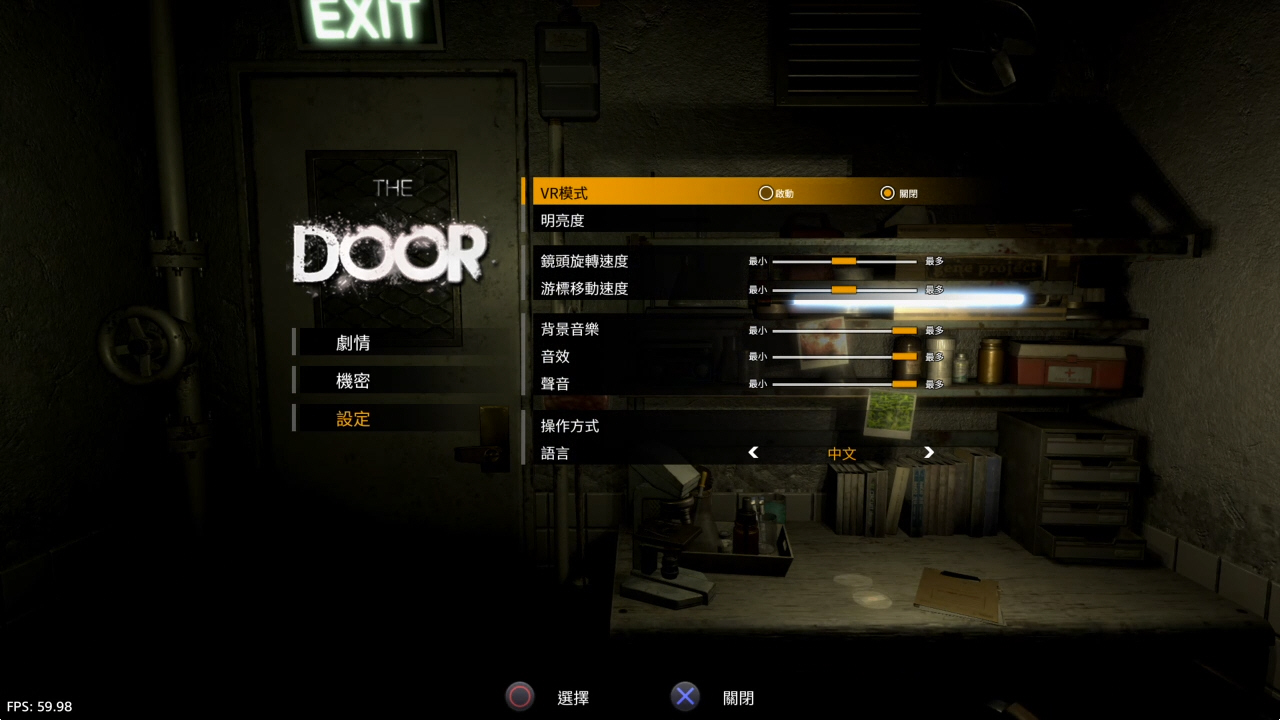Select the VR模式 settings row
Viewport: 1280px width, 720px height.
[565, 193]
